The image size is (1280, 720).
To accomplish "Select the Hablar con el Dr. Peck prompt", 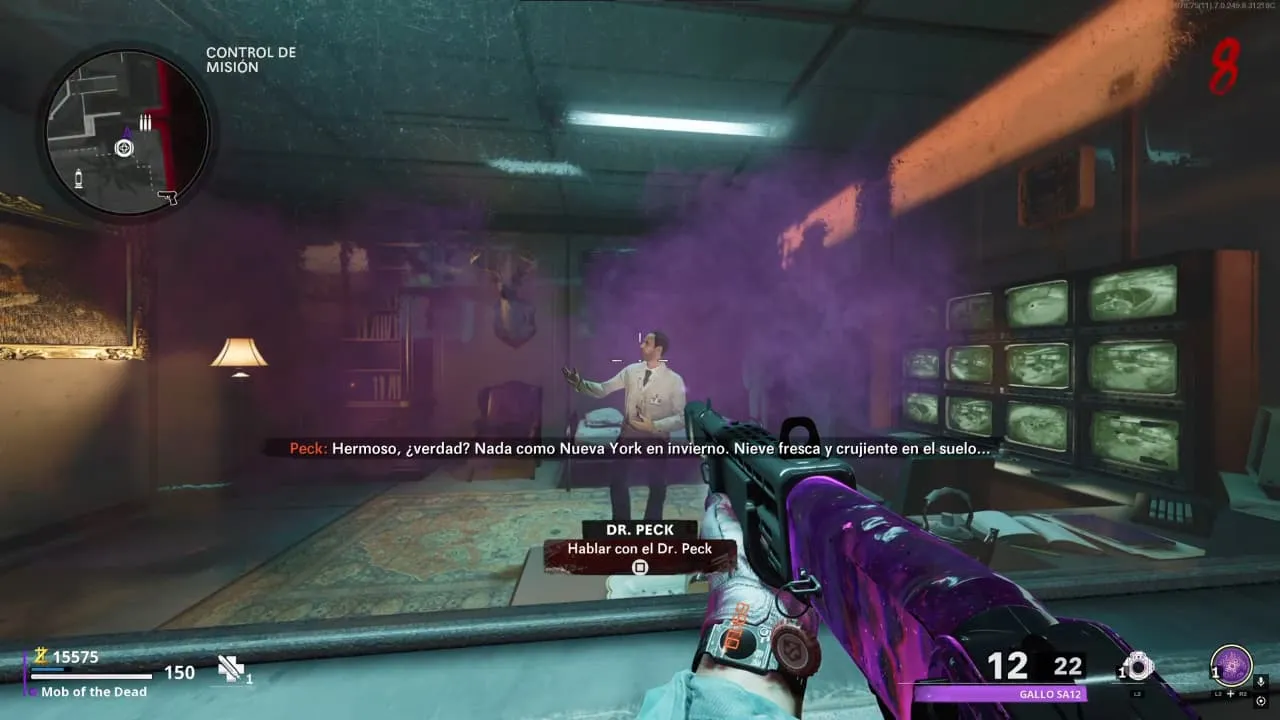I will pos(640,549).
